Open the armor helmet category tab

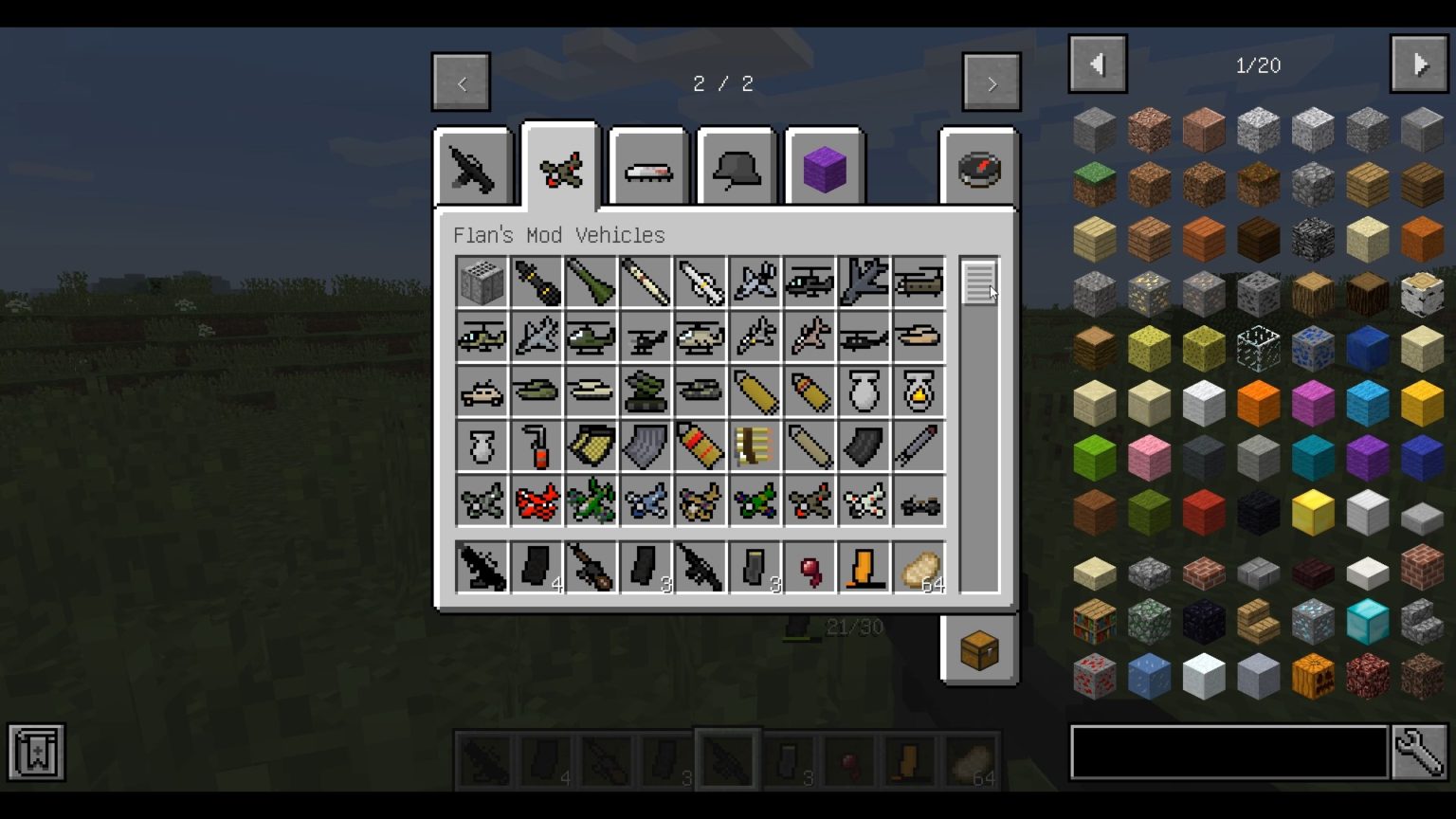click(737, 169)
